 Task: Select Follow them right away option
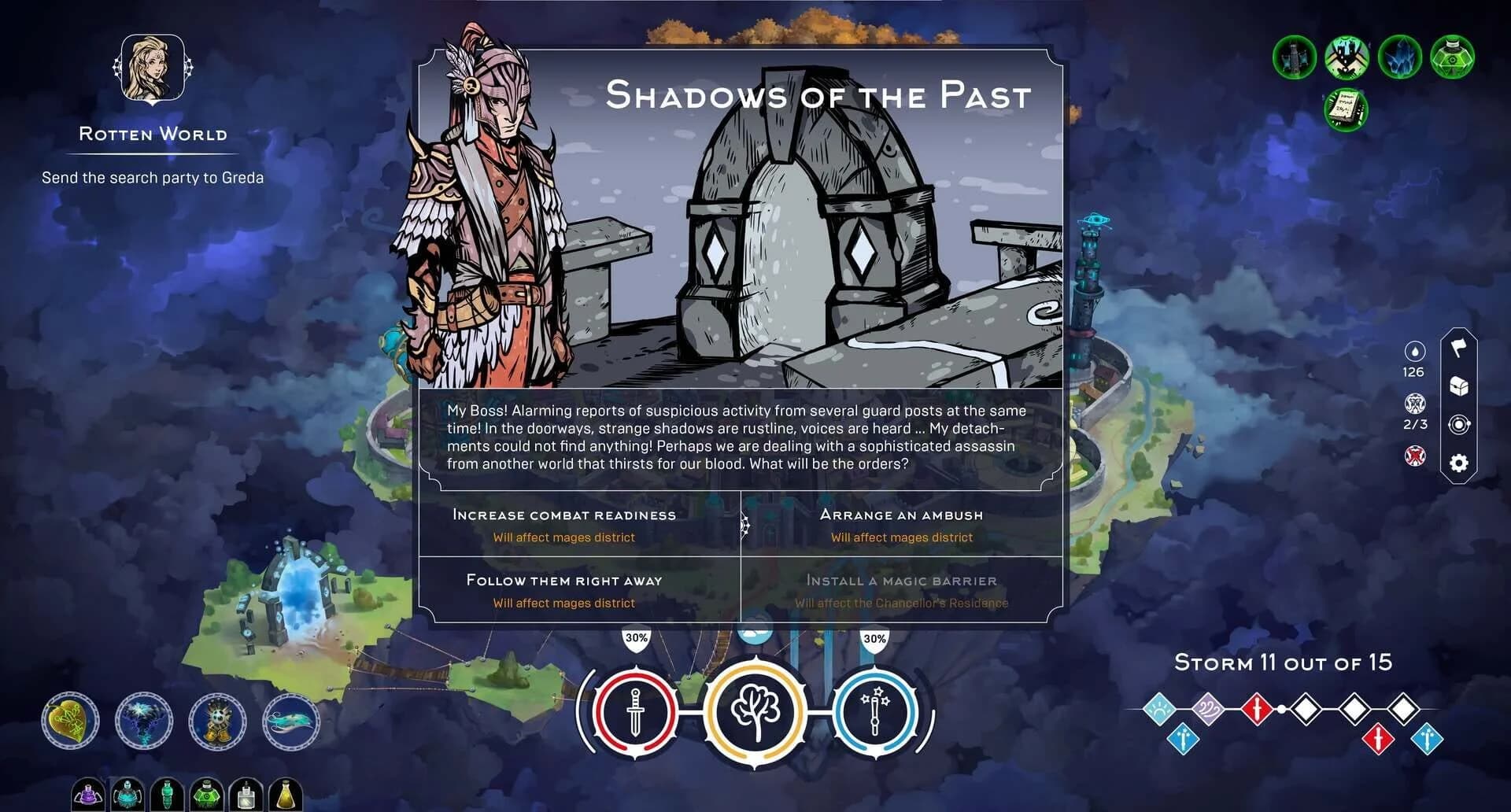(563, 581)
